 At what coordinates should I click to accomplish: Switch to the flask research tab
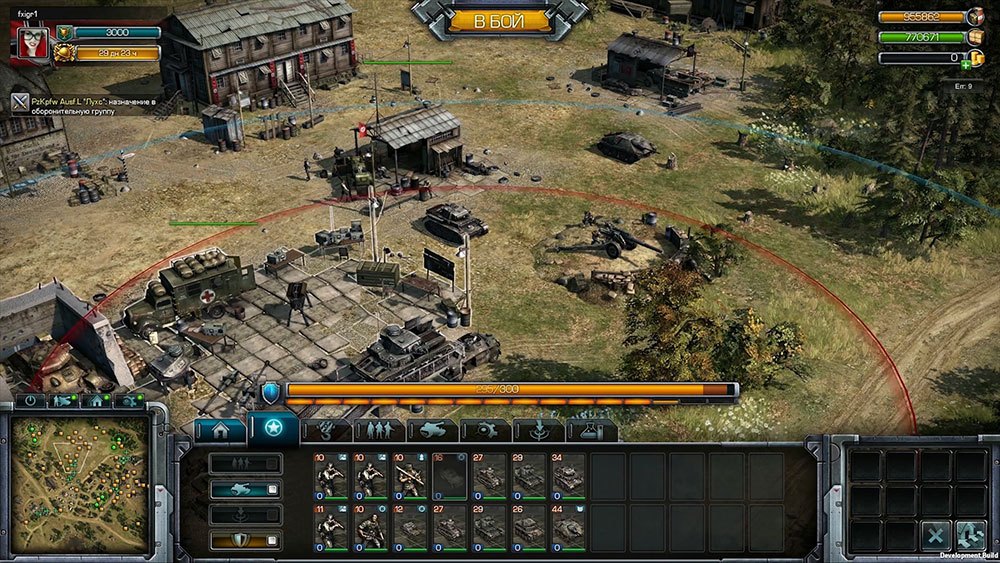pos(592,431)
